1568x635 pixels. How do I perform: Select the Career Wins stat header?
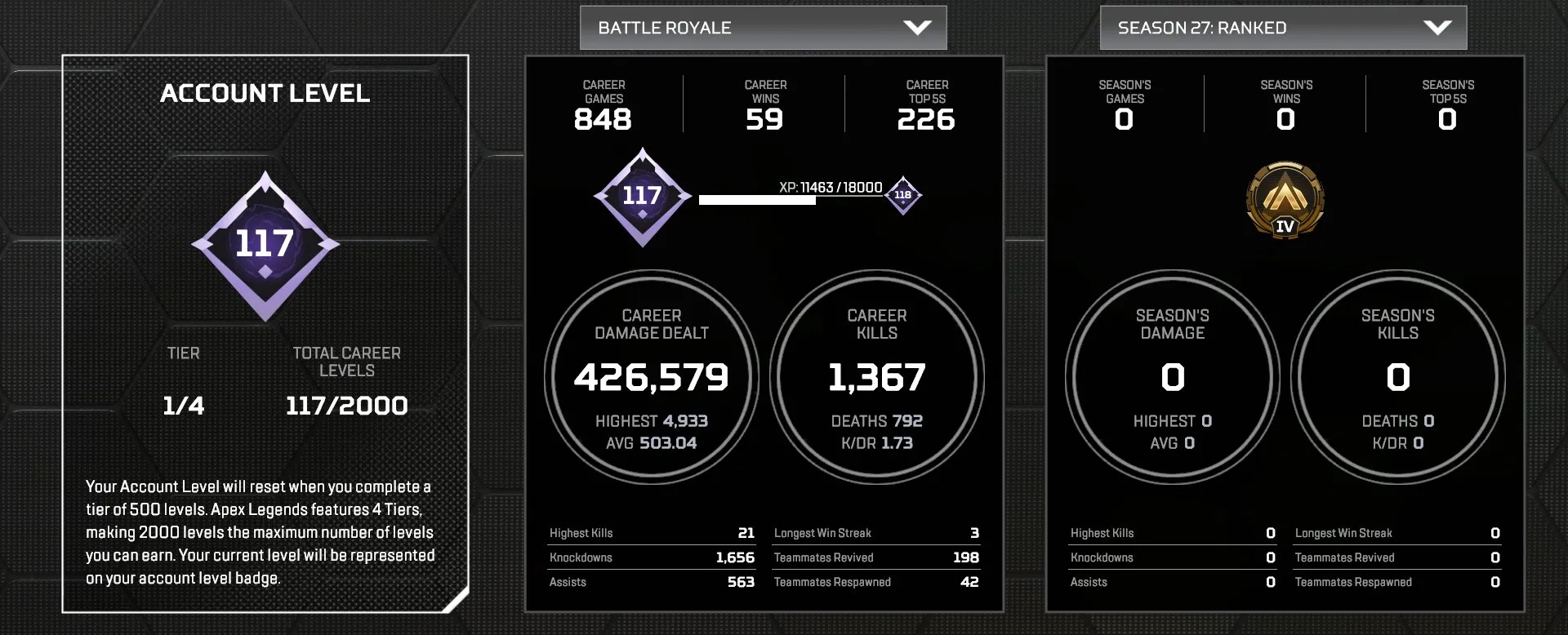[x=765, y=104]
